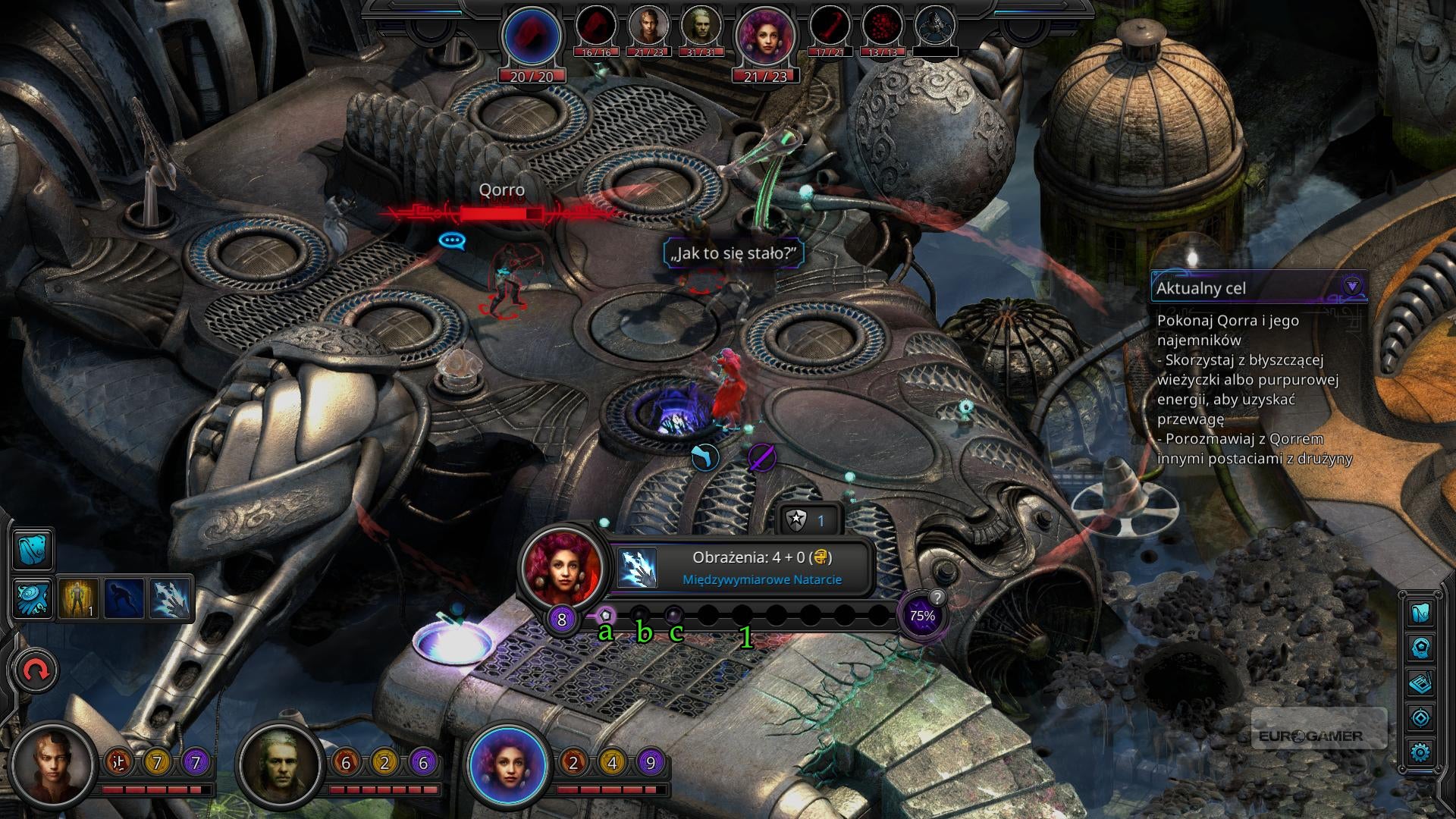Click the blue-highlighted red figure turn portrait
This screenshot has width=1456, height=819.
point(532,35)
